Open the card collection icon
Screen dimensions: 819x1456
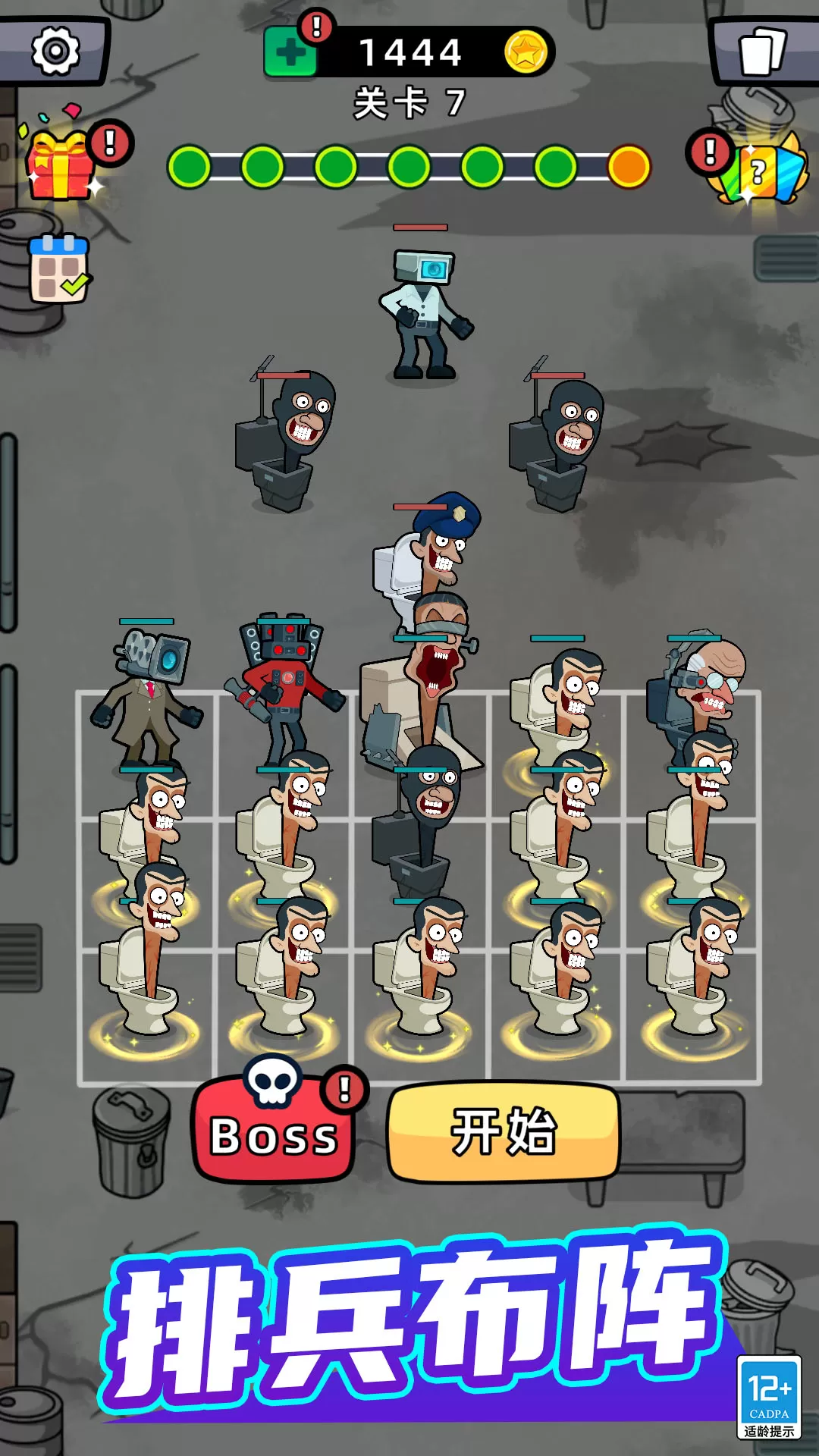tap(761, 51)
